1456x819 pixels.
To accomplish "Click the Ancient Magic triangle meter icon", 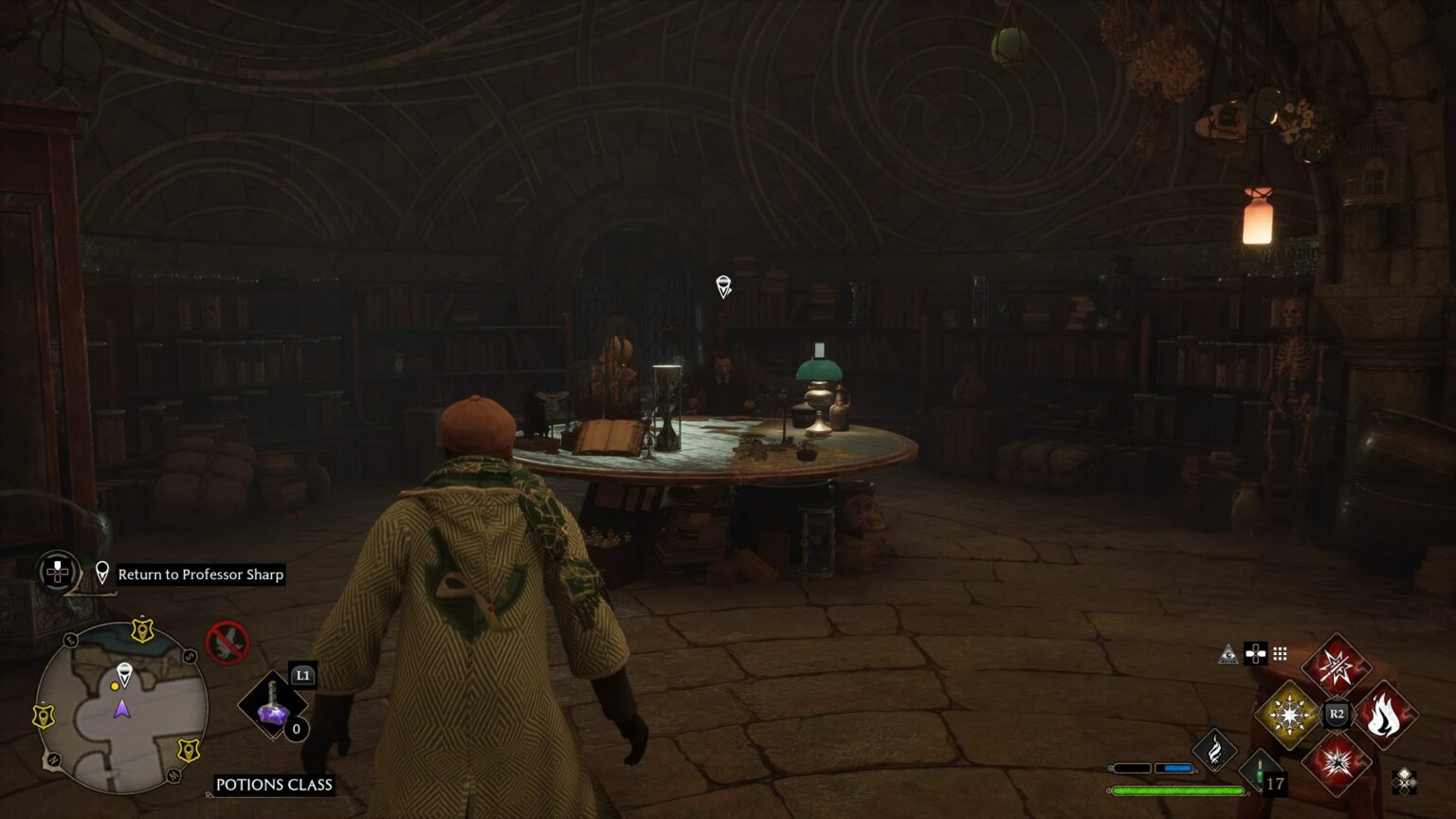I will point(1228,652).
